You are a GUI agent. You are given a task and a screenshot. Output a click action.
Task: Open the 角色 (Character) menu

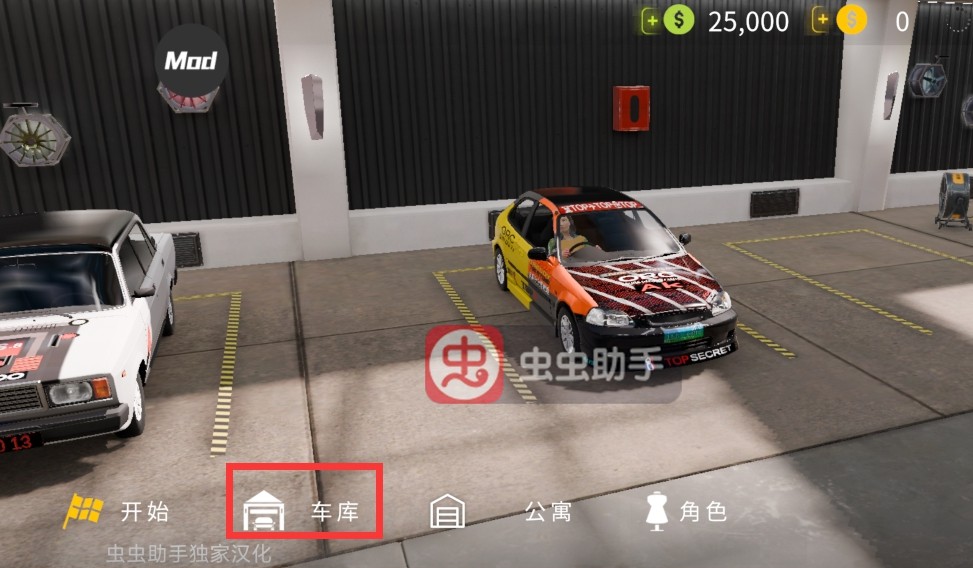[686, 512]
